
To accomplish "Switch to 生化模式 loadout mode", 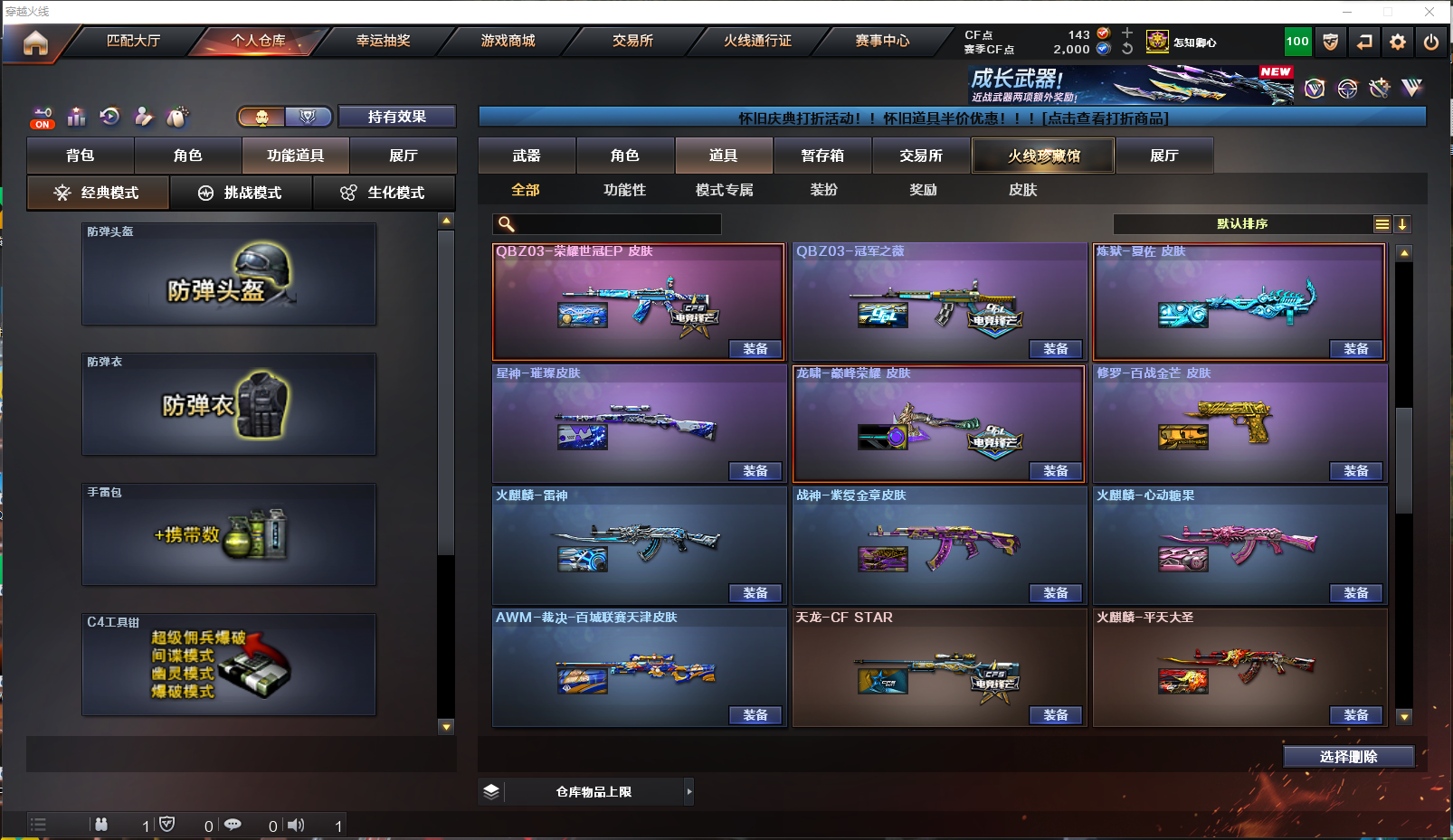I will click(384, 193).
